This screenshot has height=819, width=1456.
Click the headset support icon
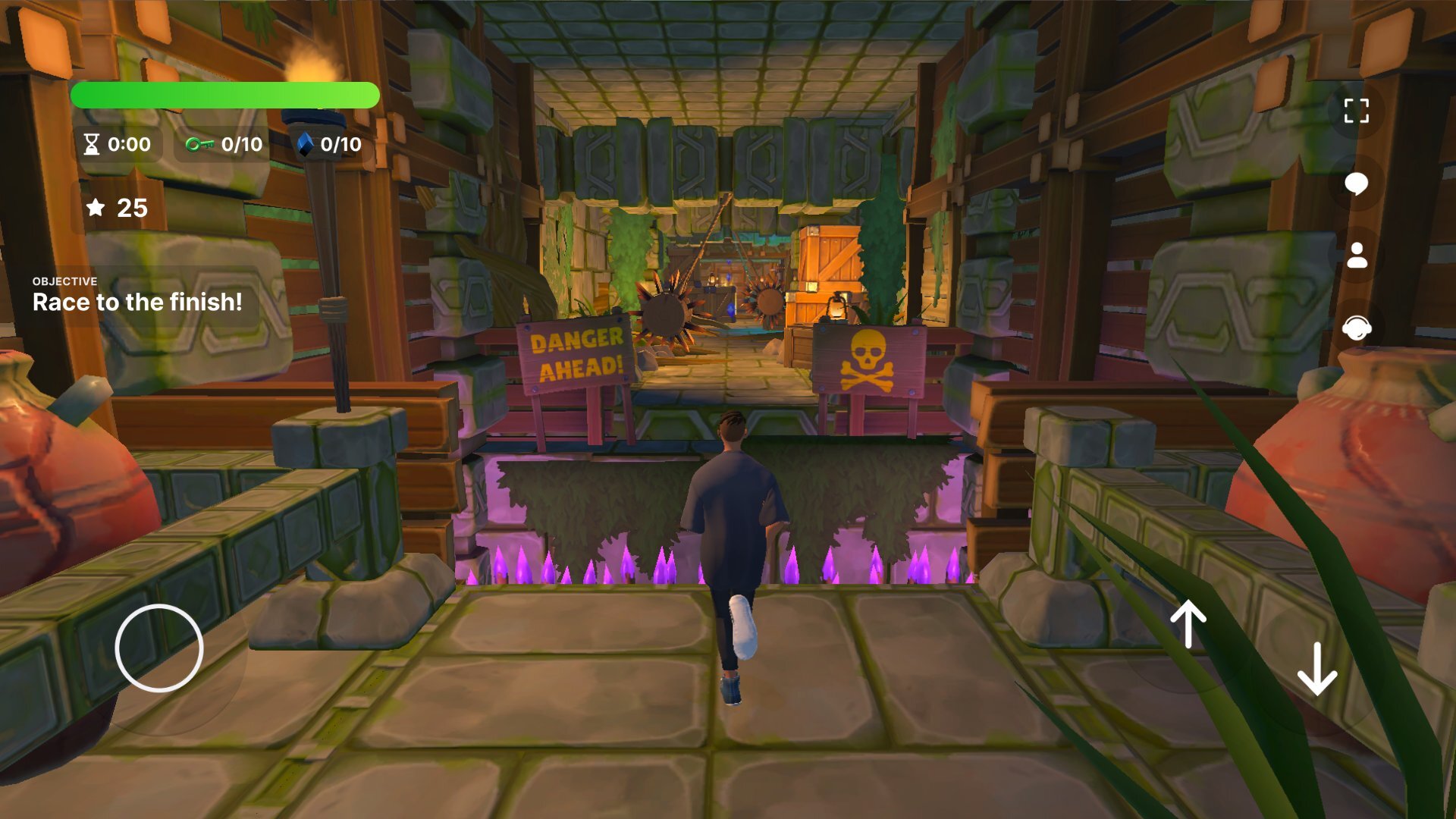tap(1356, 328)
